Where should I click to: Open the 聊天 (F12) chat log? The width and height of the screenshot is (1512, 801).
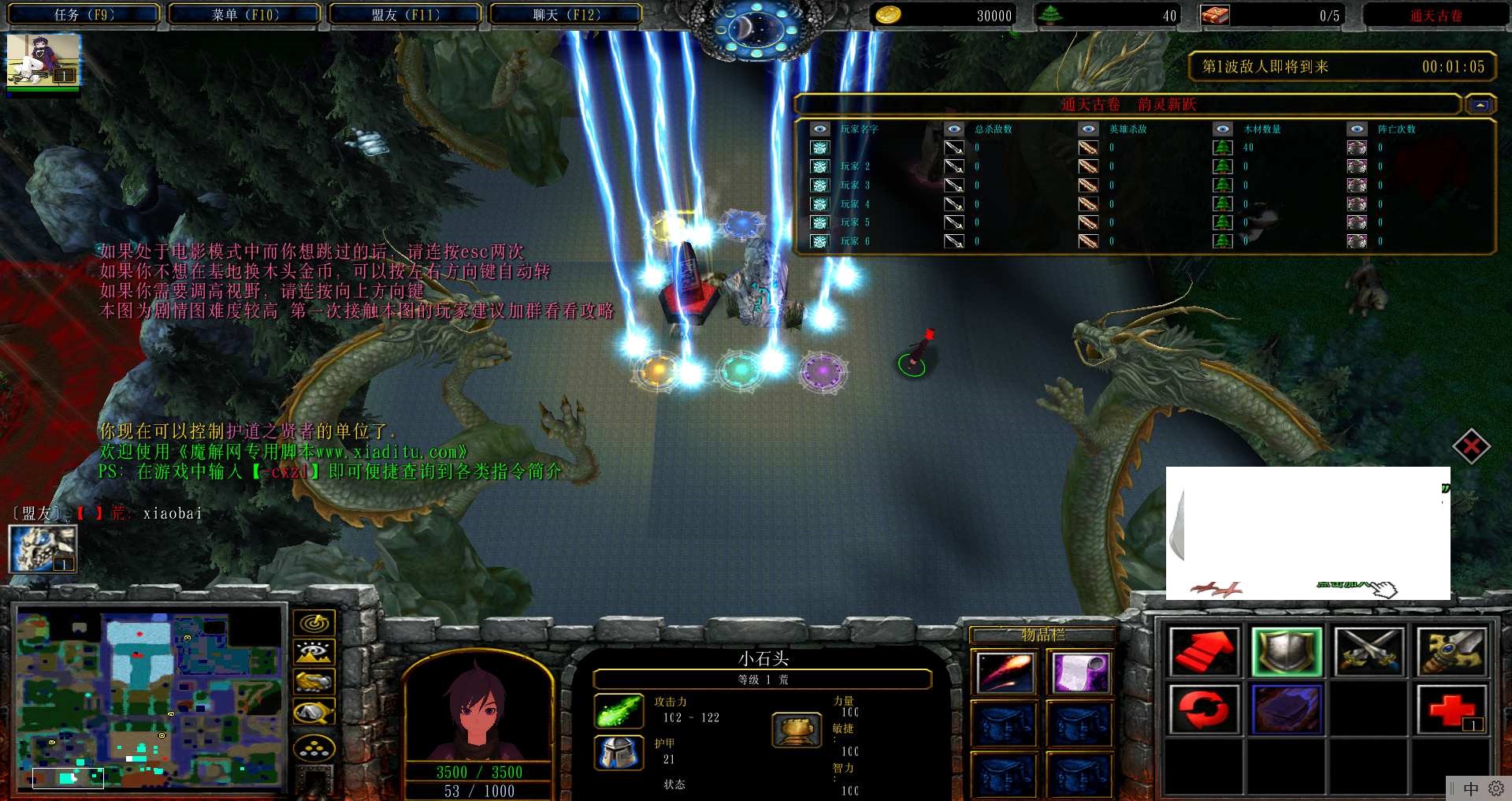(x=566, y=14)
